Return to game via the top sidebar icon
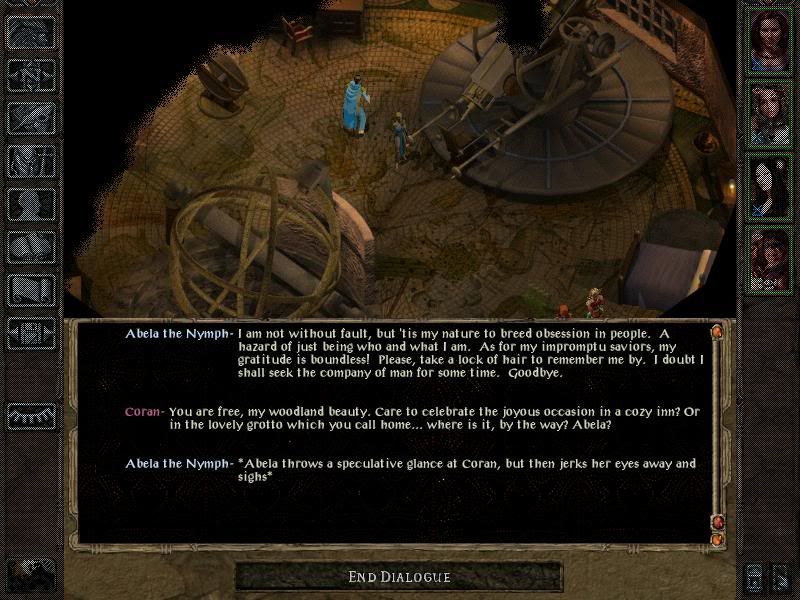 (29, 33)
